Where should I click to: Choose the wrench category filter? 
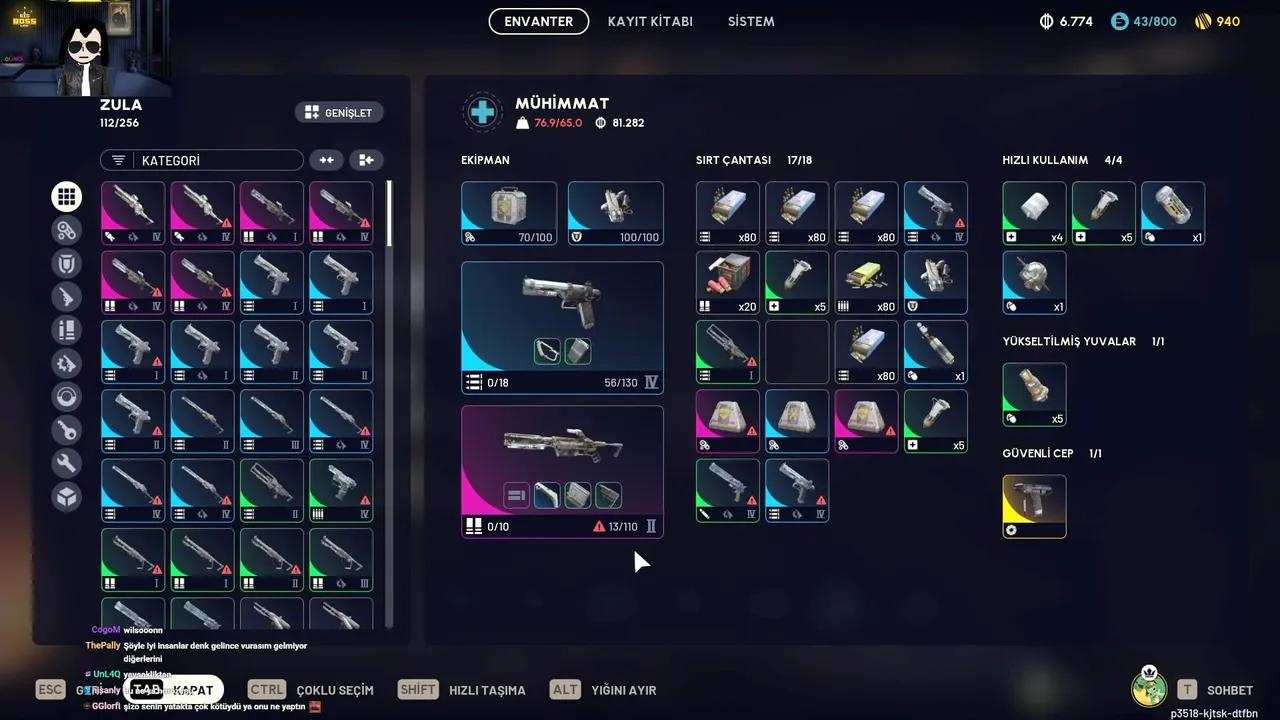pos(67,463)
